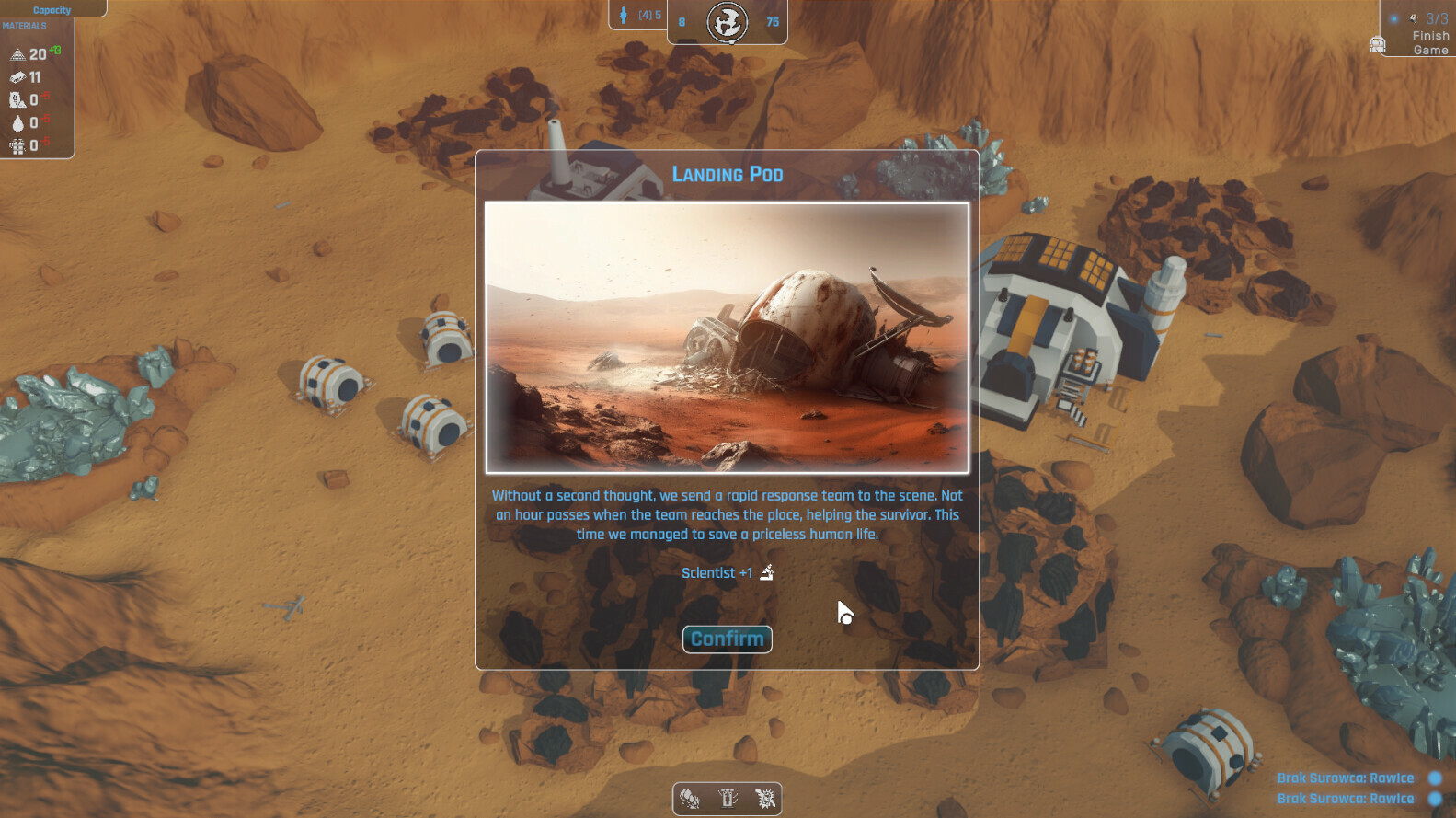Click the metal ingot icon showing 11

coord(16,77)
